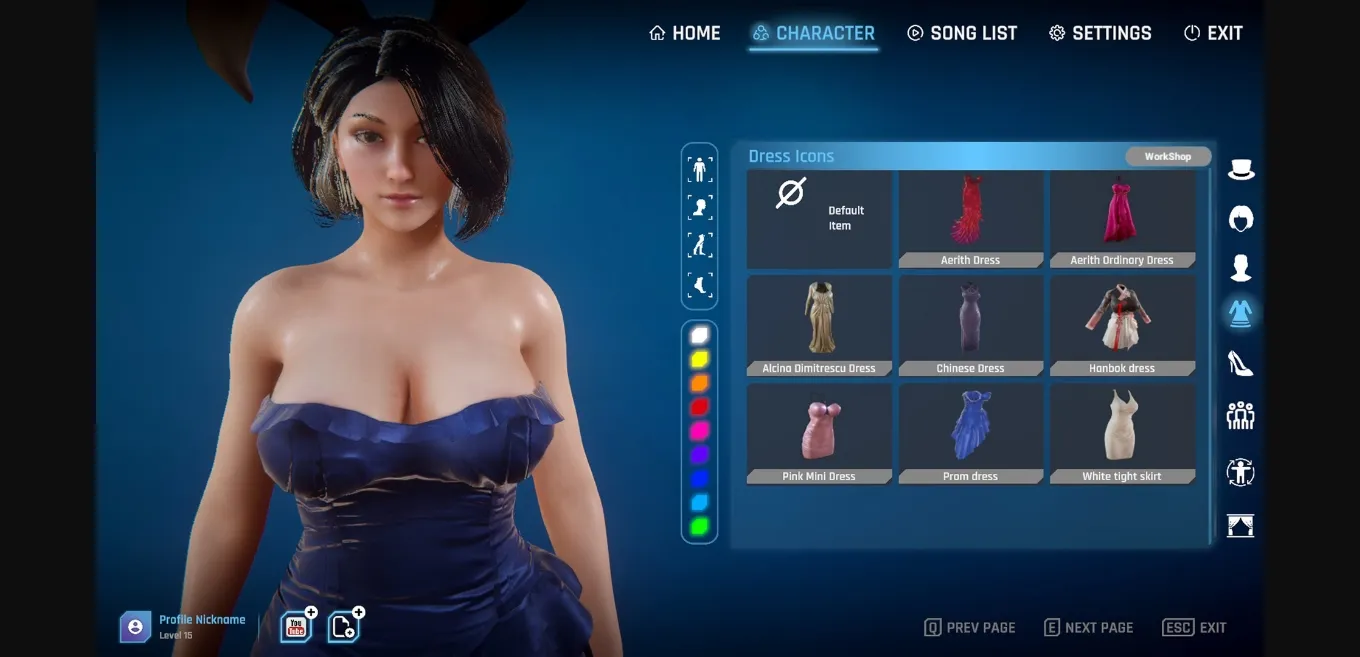The image size is (1360, 657).
Task: Open the high heel shoes category
Action: tap(1241, 363)
